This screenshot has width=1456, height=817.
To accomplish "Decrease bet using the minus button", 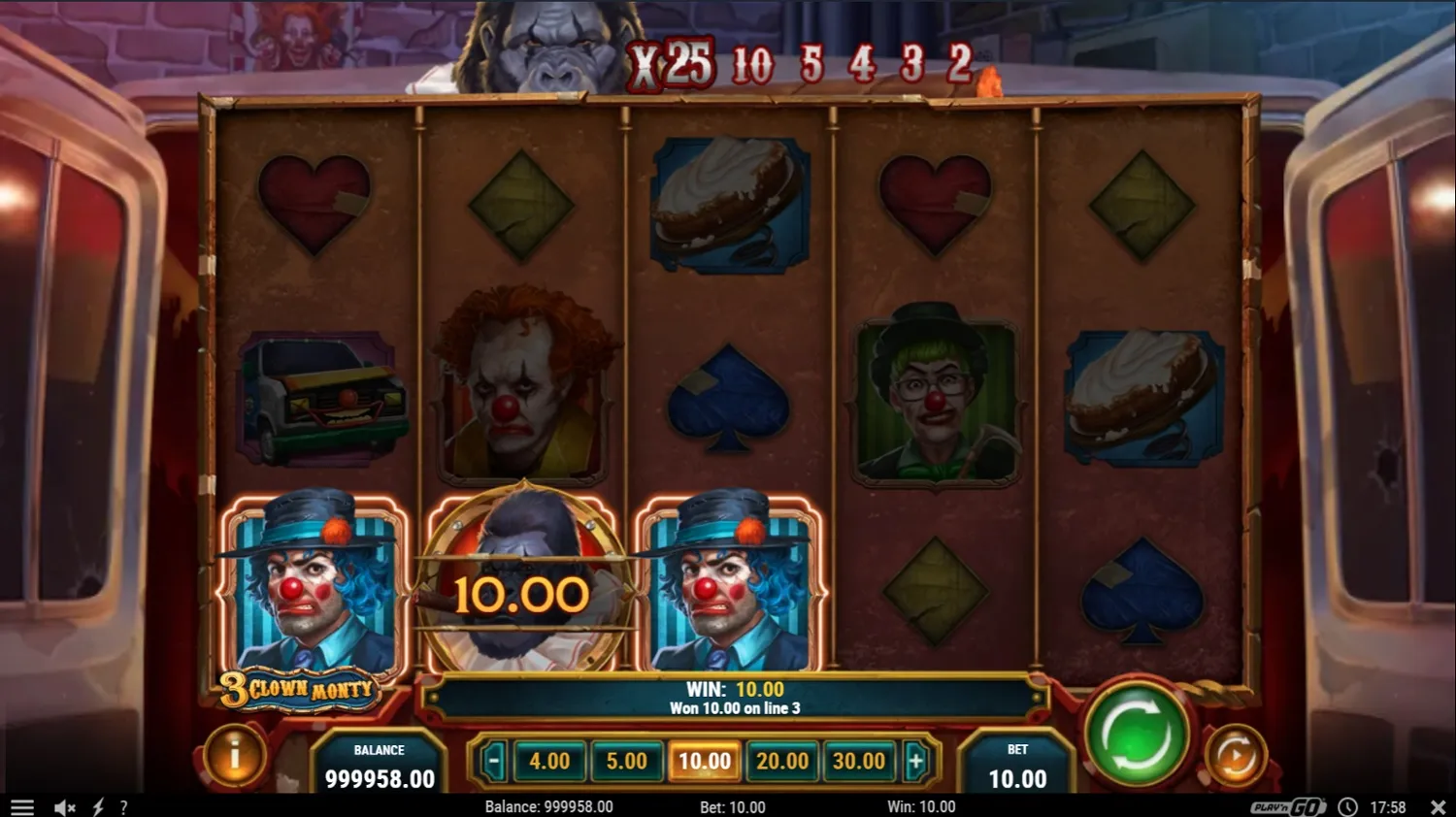I will [493, 761].
